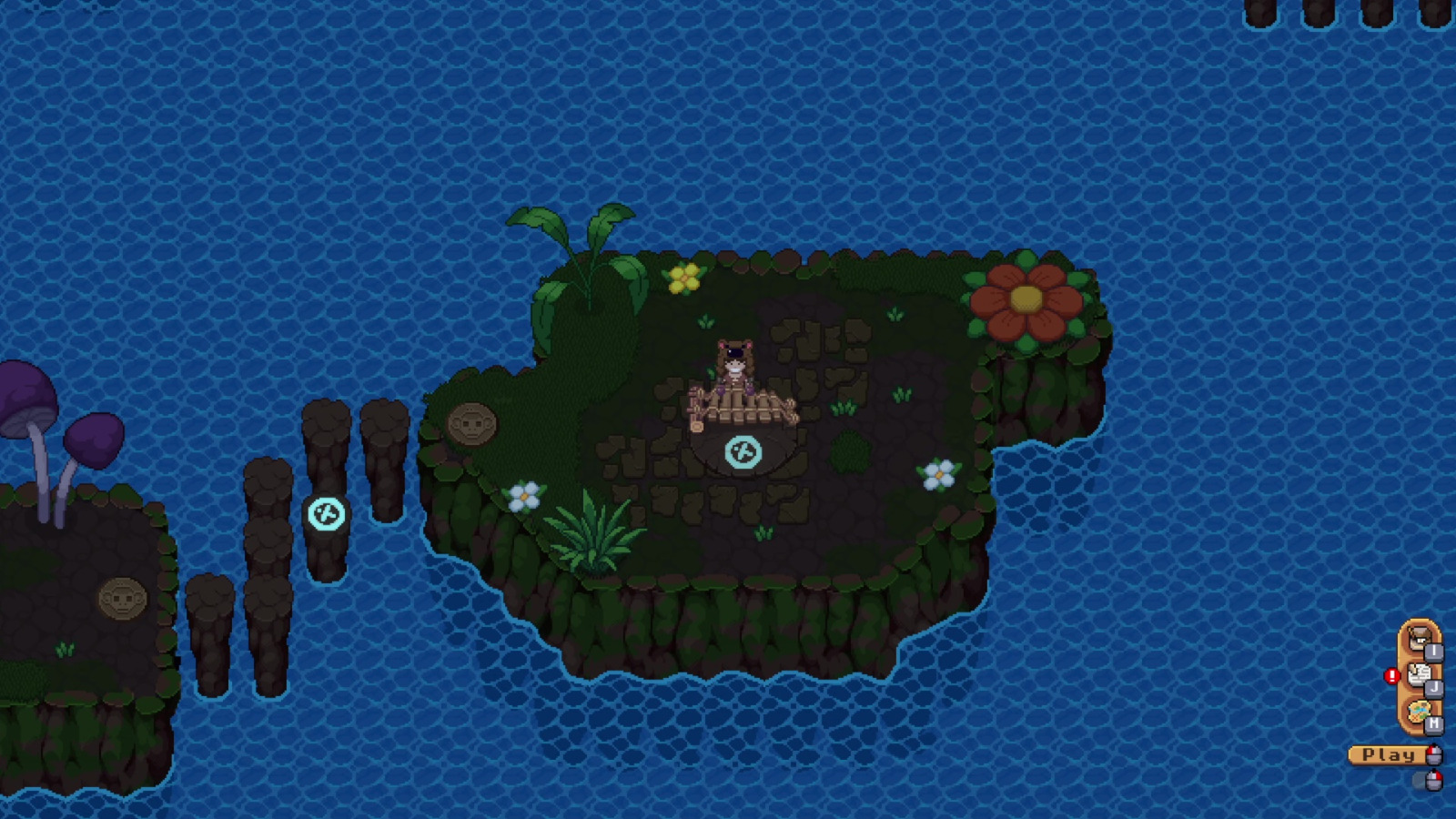Viewport: 1456px width, 819px height.
Task: Click the yellow flower near the island top
Action: pyautogui.click(x=684, y=278)
